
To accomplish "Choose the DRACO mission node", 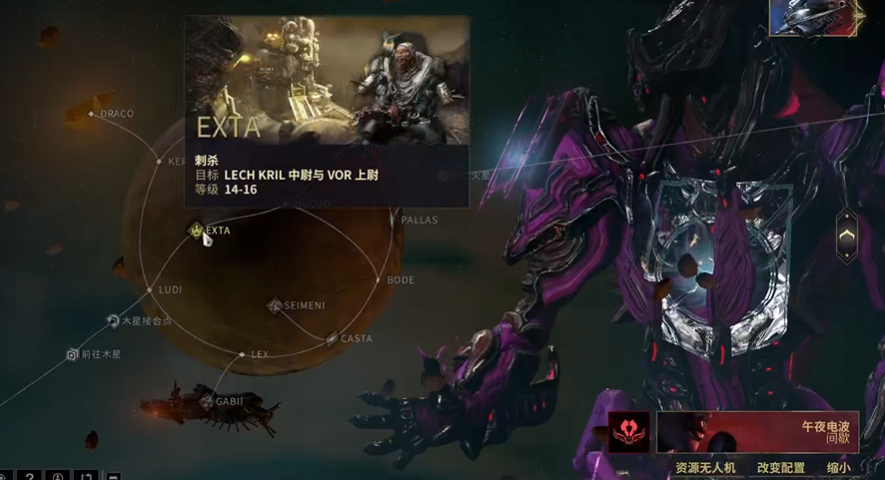I will 91,114.
